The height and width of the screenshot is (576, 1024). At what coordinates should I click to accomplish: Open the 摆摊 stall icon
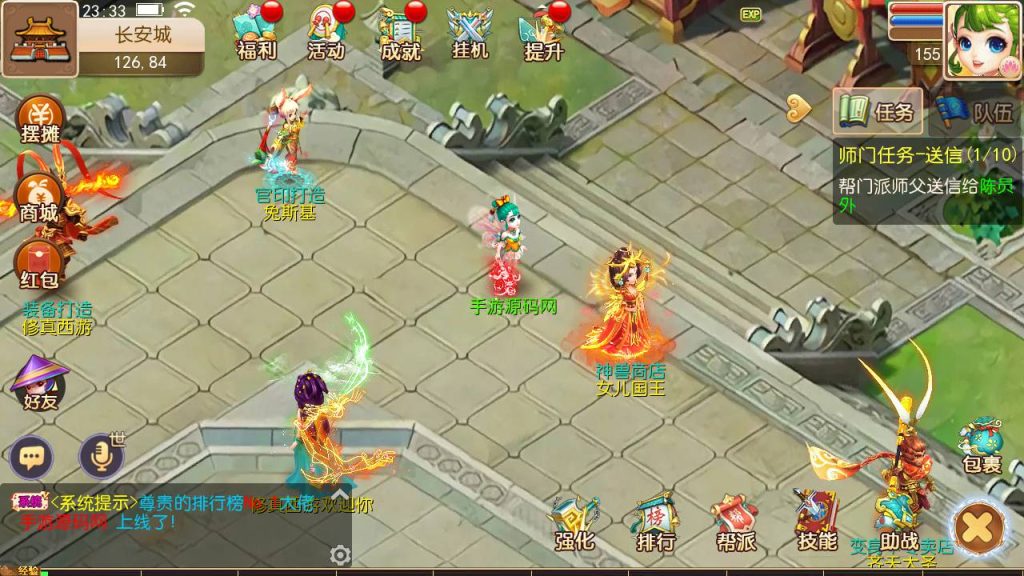[x=40, y=120]
